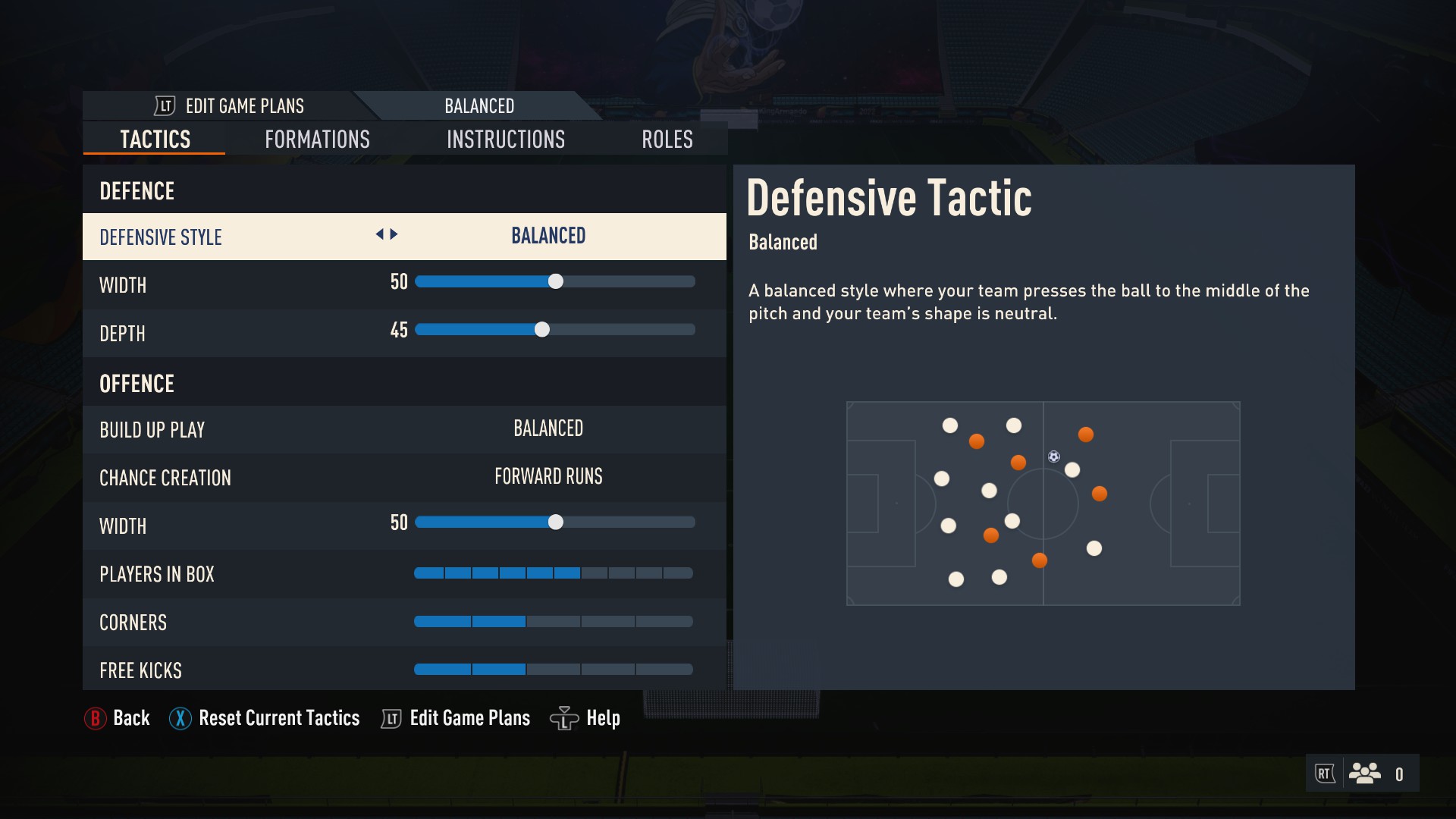Set the Players In Box bar
1456x819 pixels.
coord(553,573)
